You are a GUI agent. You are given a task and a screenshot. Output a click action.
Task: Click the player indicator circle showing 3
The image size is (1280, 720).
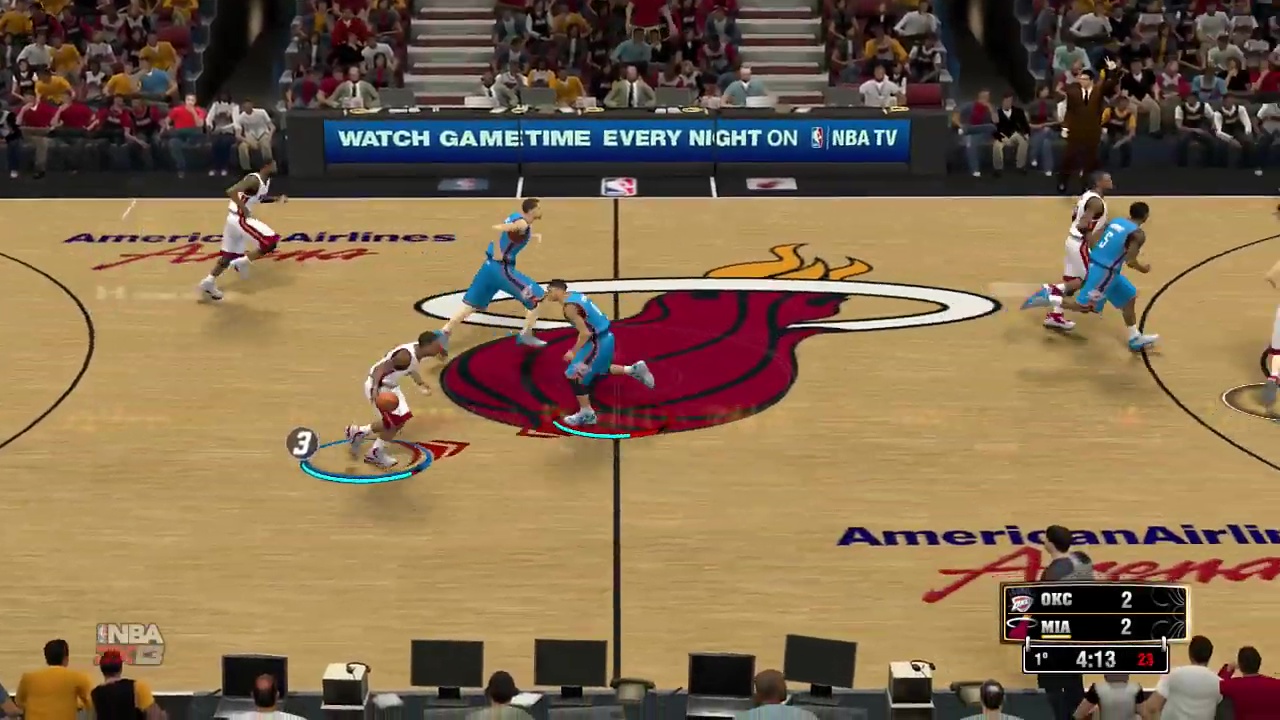(303, 444)
